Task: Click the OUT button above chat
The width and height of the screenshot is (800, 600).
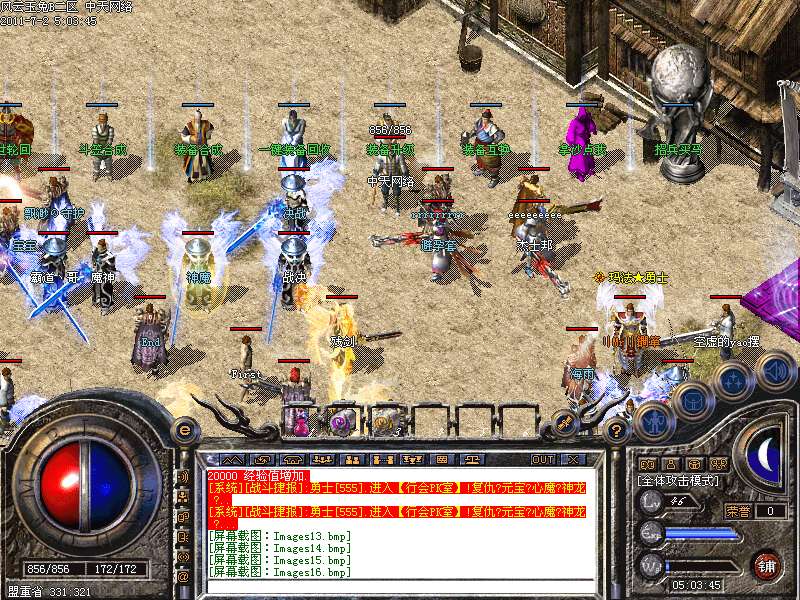Action: 543,459
